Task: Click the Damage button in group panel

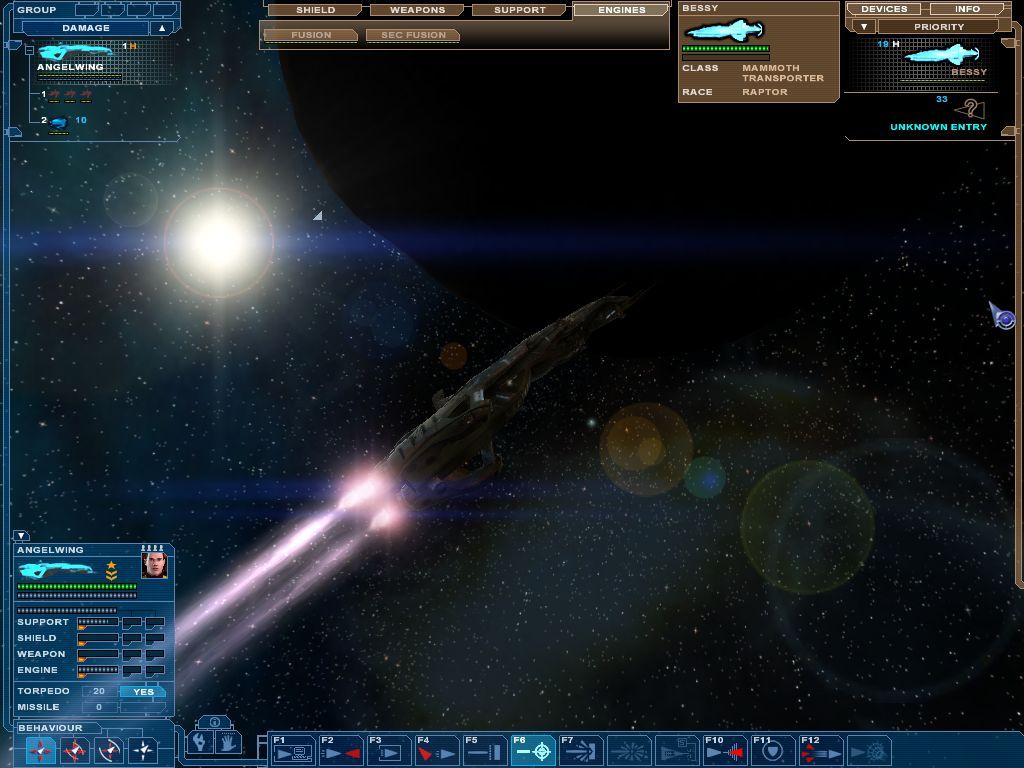Action: tap(86, 28)
